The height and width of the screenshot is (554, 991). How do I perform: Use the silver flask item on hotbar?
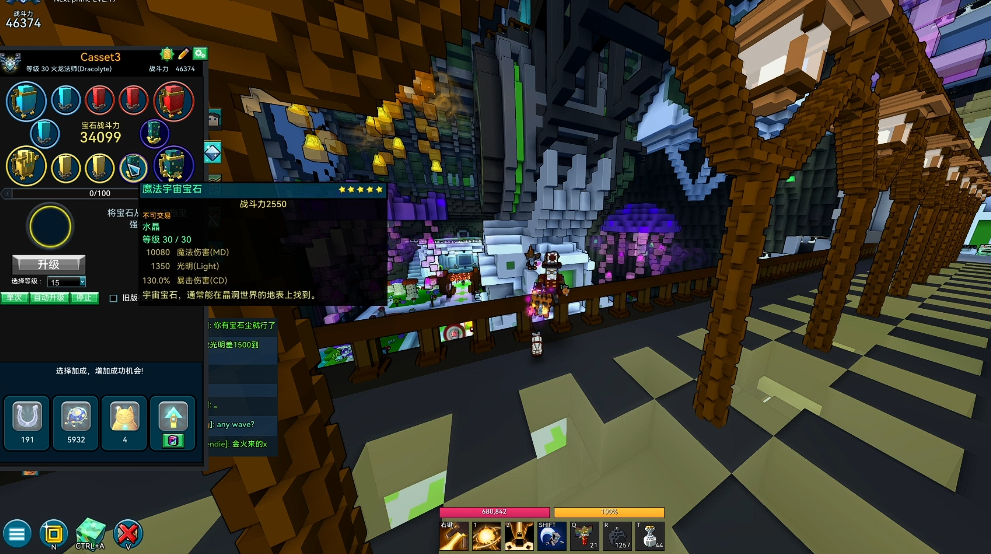650,537
